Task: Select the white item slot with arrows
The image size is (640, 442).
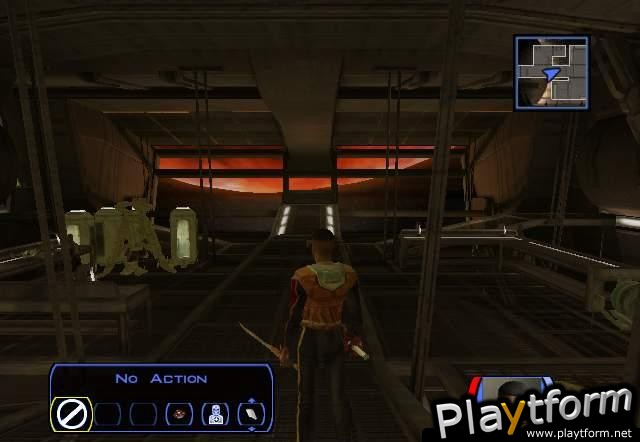Action: click(250, 413)
